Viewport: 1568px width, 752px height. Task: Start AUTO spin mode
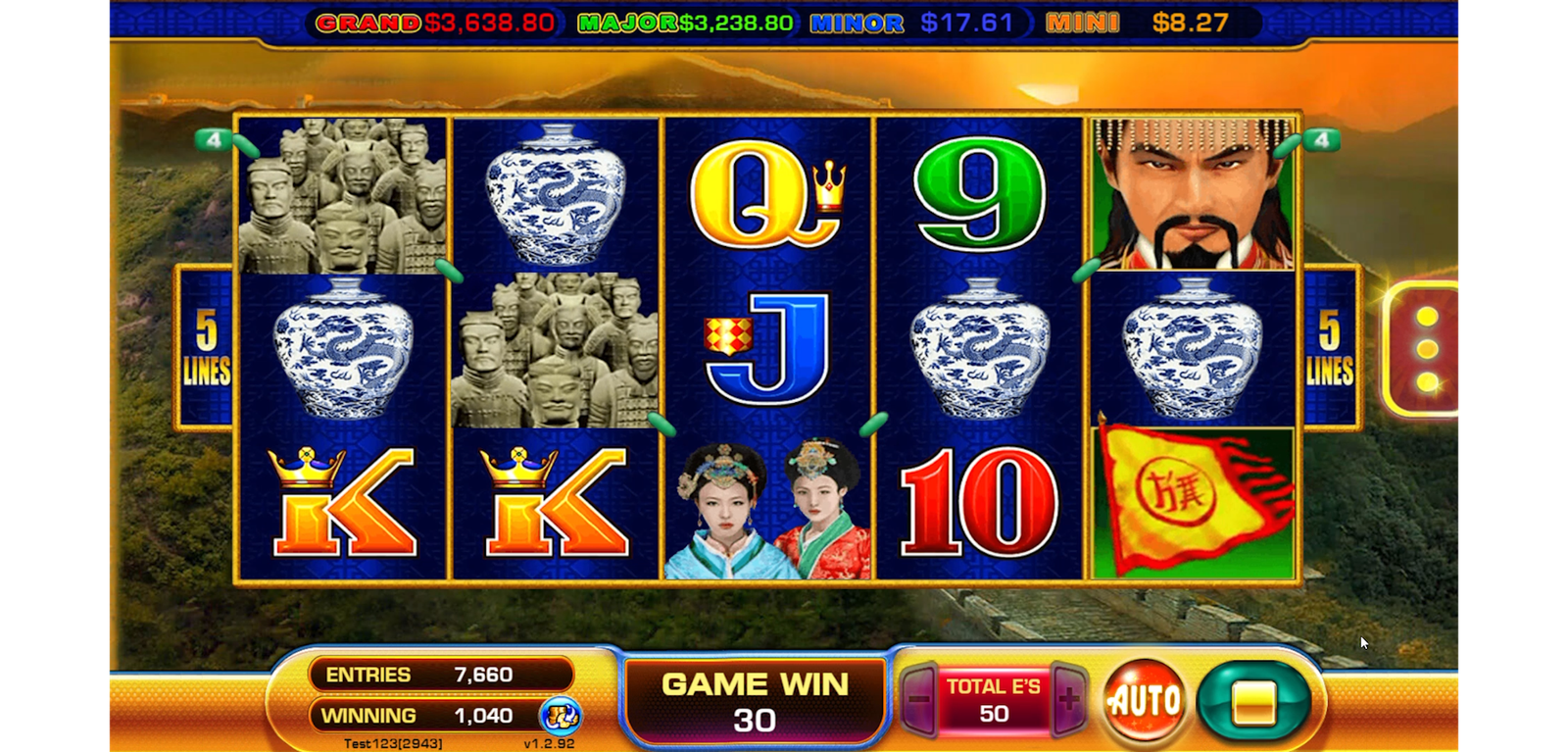pyautogui.click(x=1144, y=701)
